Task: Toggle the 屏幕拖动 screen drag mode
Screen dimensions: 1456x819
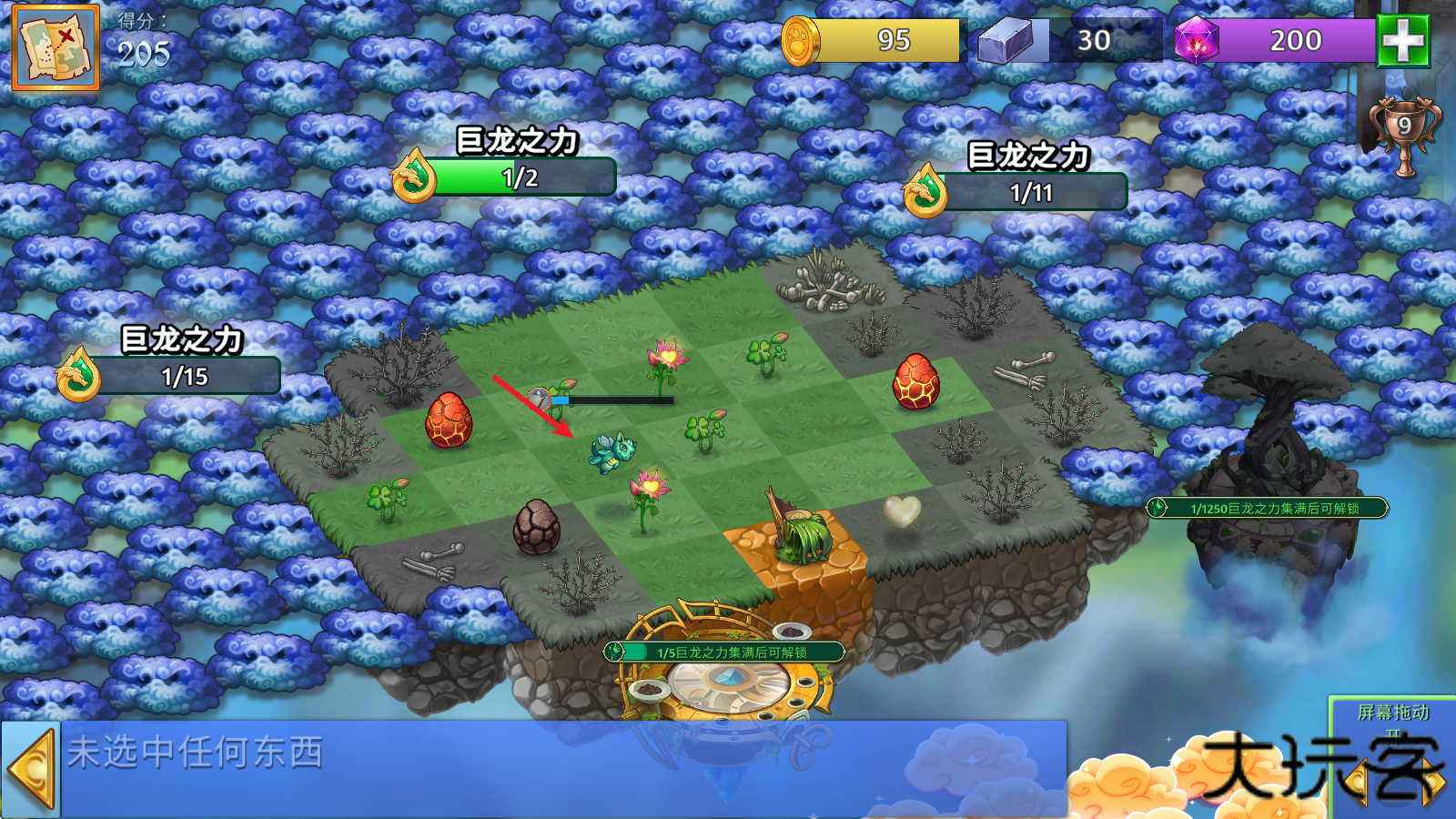Action: (1392, 713)
